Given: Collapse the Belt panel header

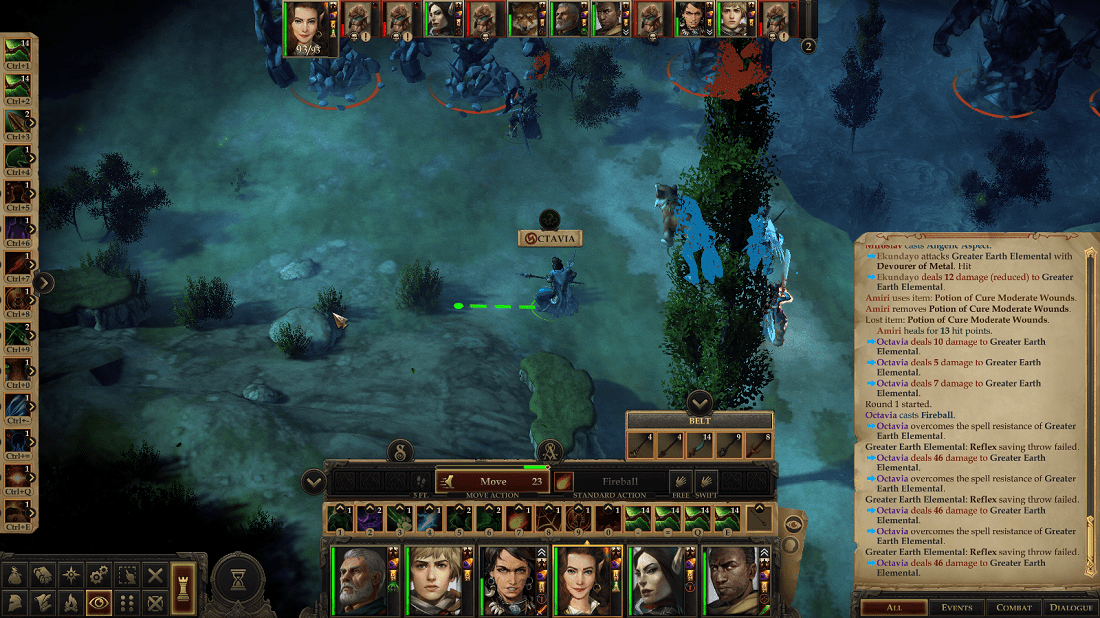Looking at the screenshot, I should [x=699, y=404].
